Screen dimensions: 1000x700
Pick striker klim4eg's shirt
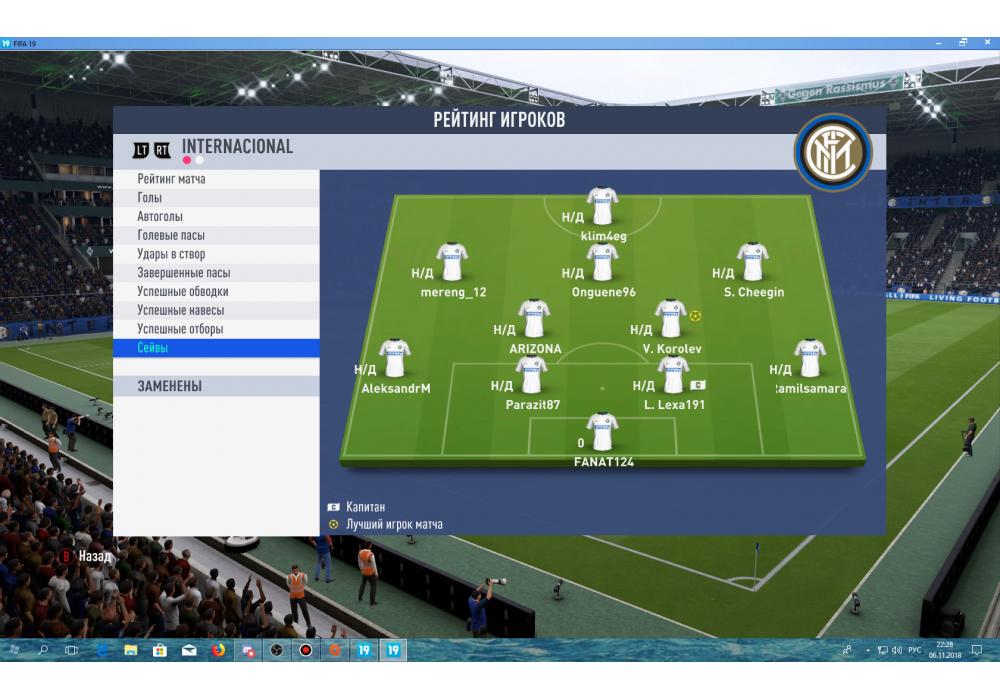[x=602, y=207]
